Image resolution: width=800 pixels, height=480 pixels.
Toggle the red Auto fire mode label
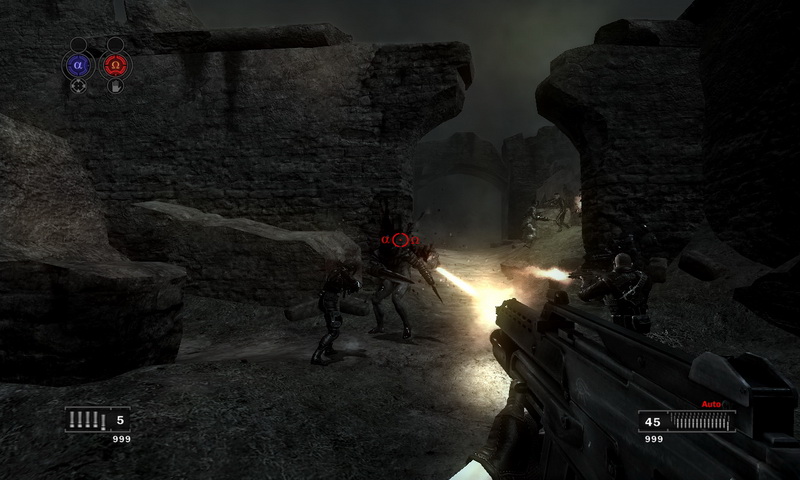(711, 404)
